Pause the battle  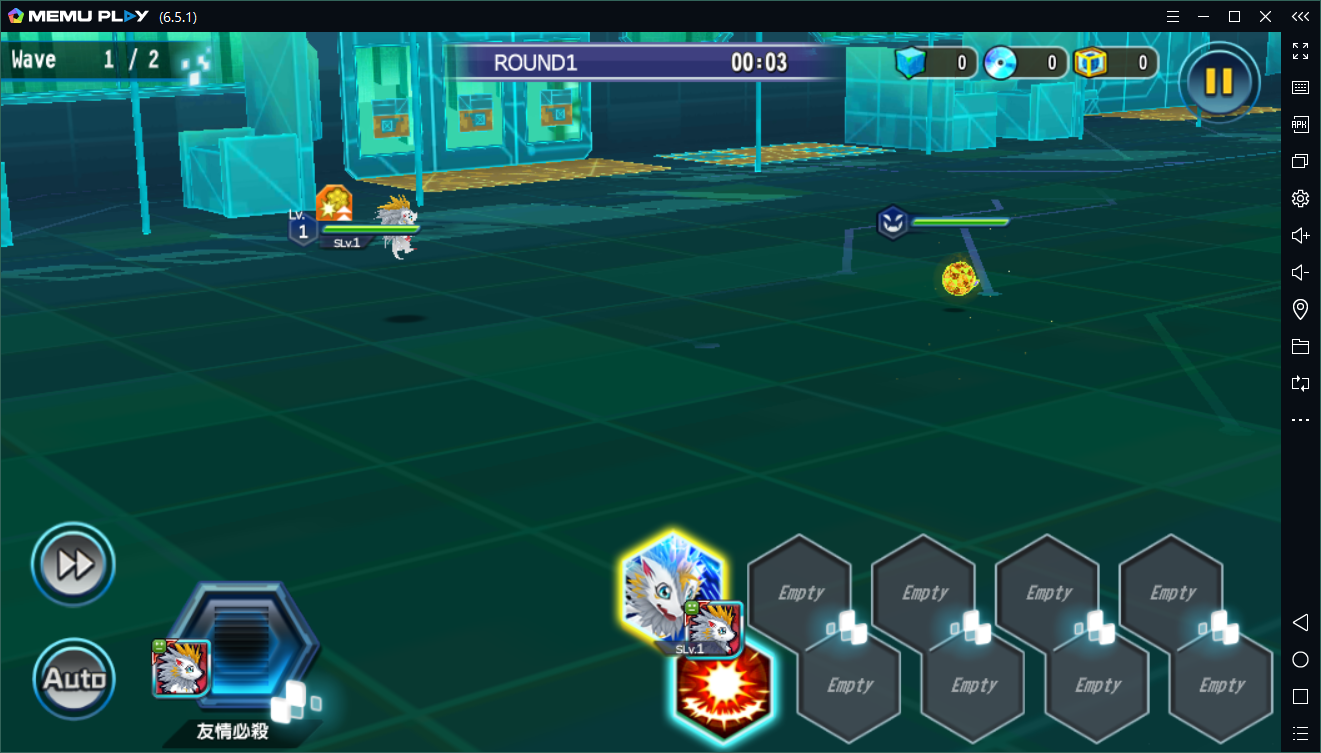[1218, 82]
